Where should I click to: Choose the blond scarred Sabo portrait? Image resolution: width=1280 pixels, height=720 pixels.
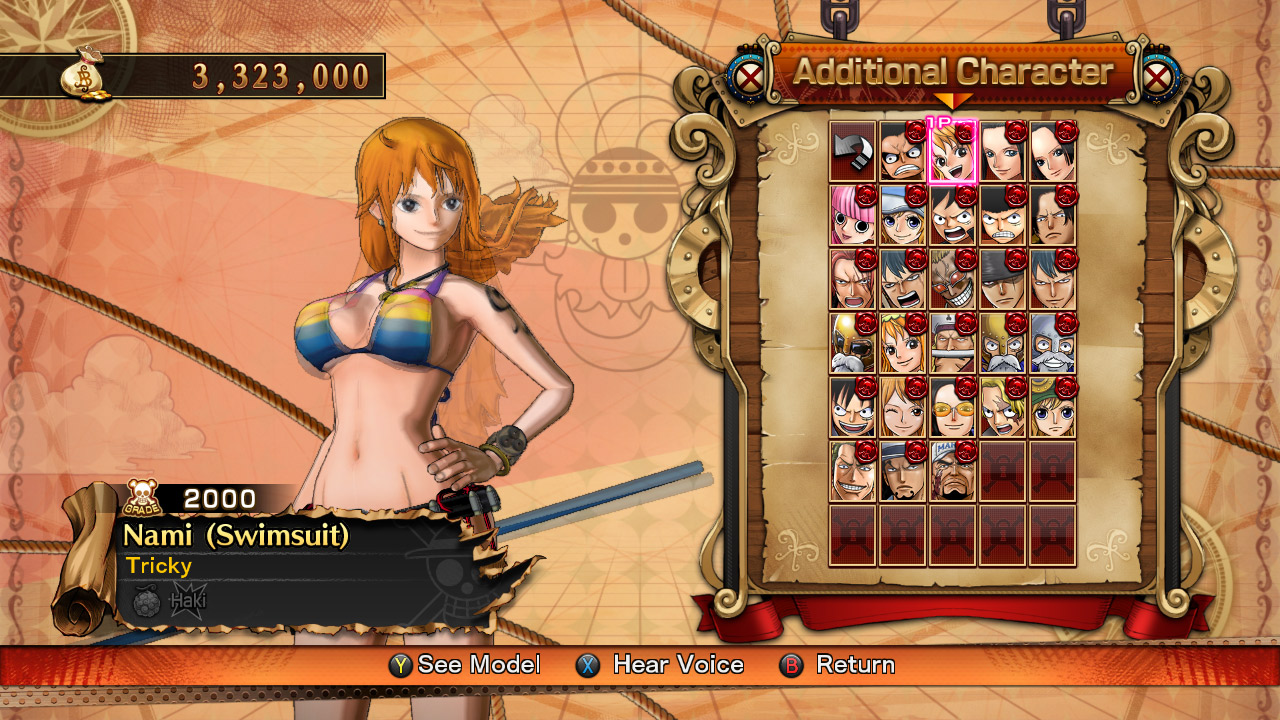pos(1002,407)
